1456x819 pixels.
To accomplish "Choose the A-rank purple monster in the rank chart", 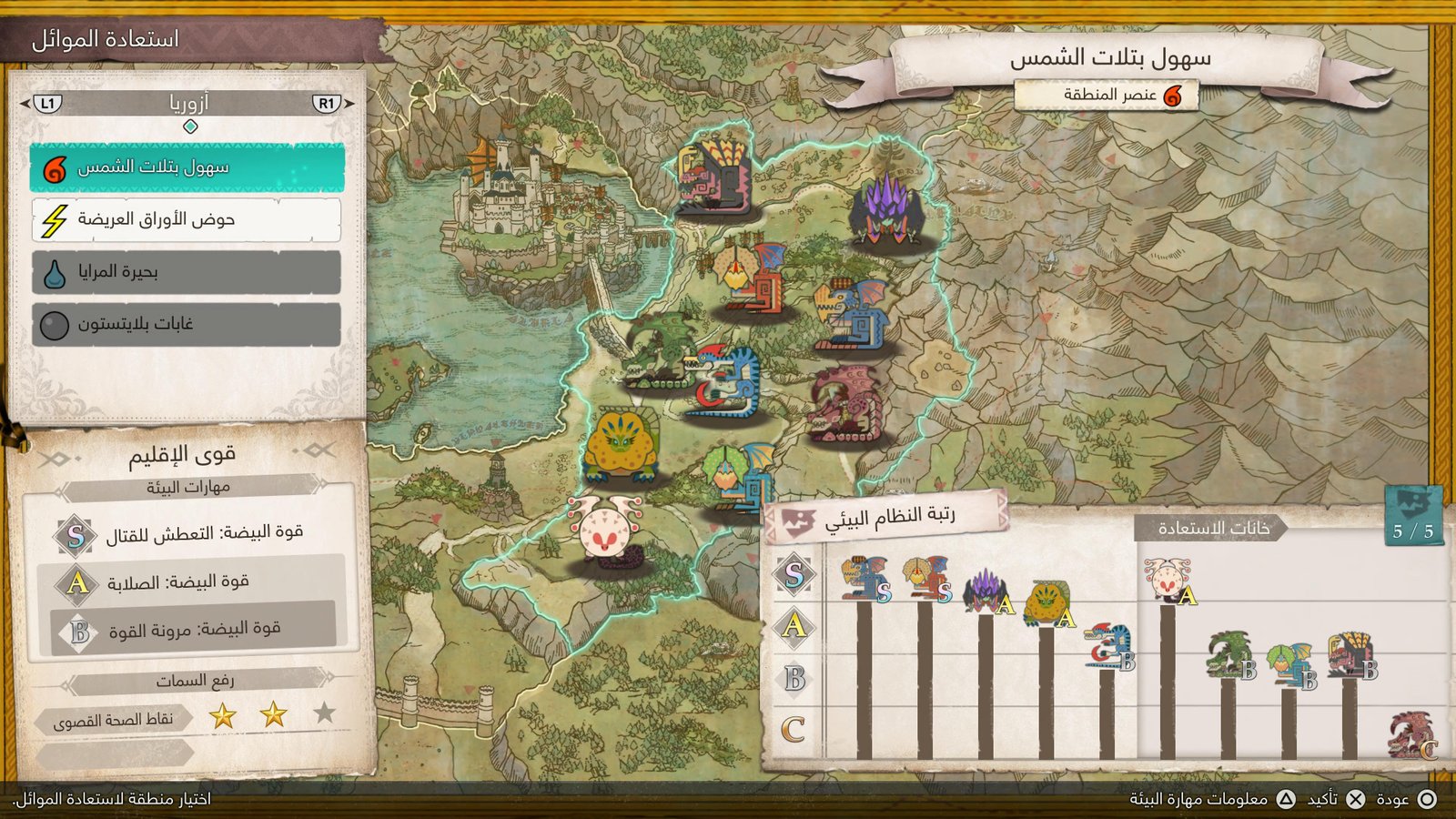I will (x=986, y=591).
